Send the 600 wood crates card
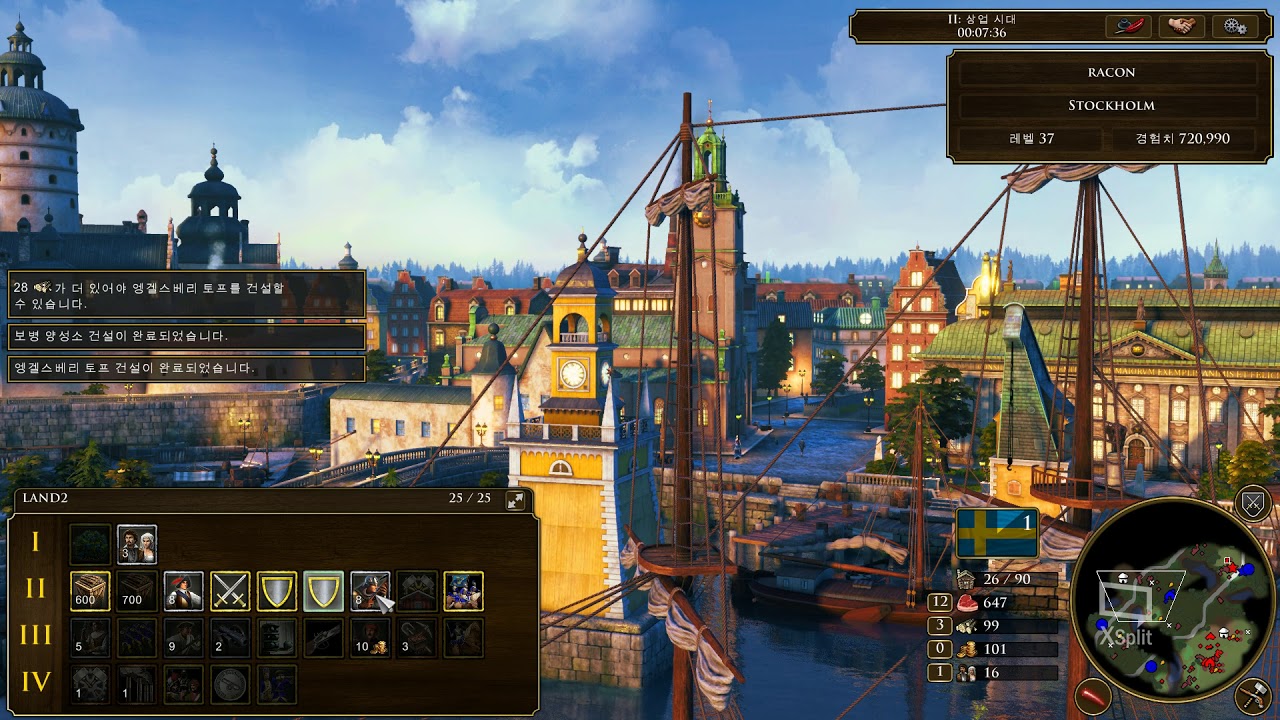Screen dimensions: 1280x720 point(90,591)
